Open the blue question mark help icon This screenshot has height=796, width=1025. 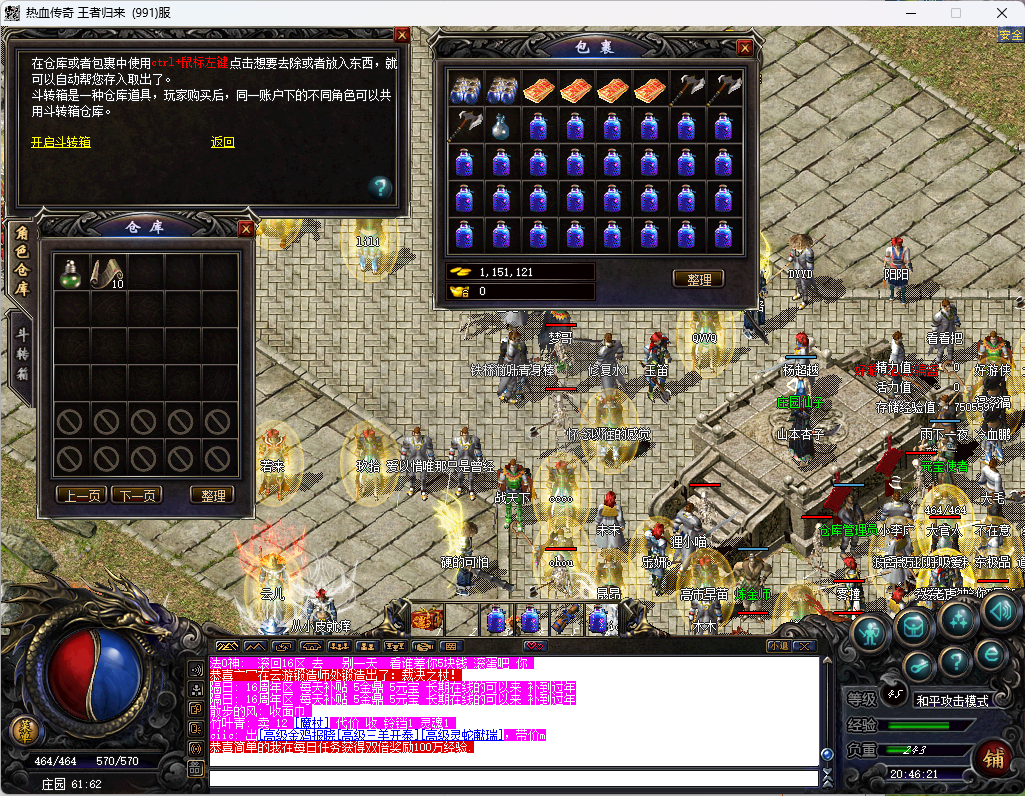(379, 186)
